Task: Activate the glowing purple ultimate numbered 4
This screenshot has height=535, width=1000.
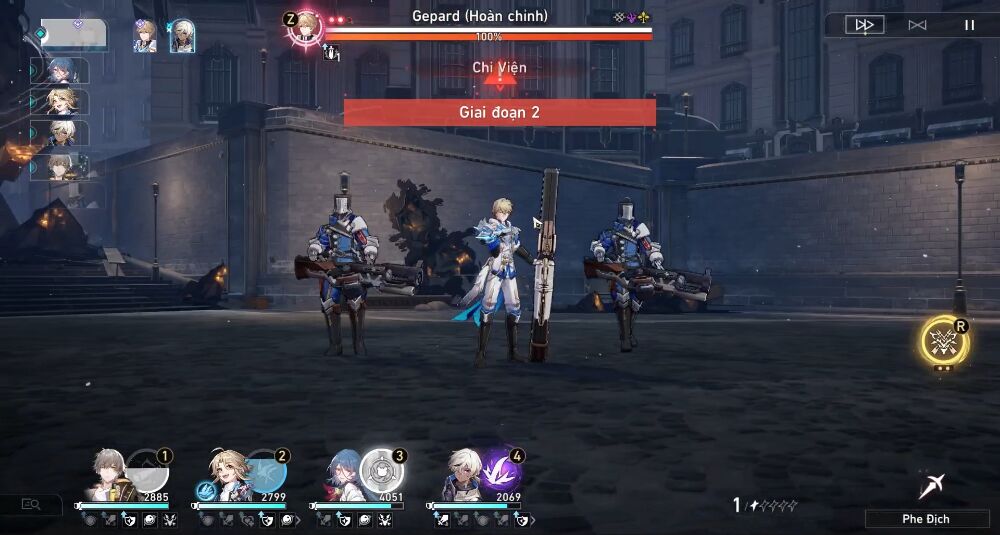Action: pyautogui.click(x=499, y=471)
